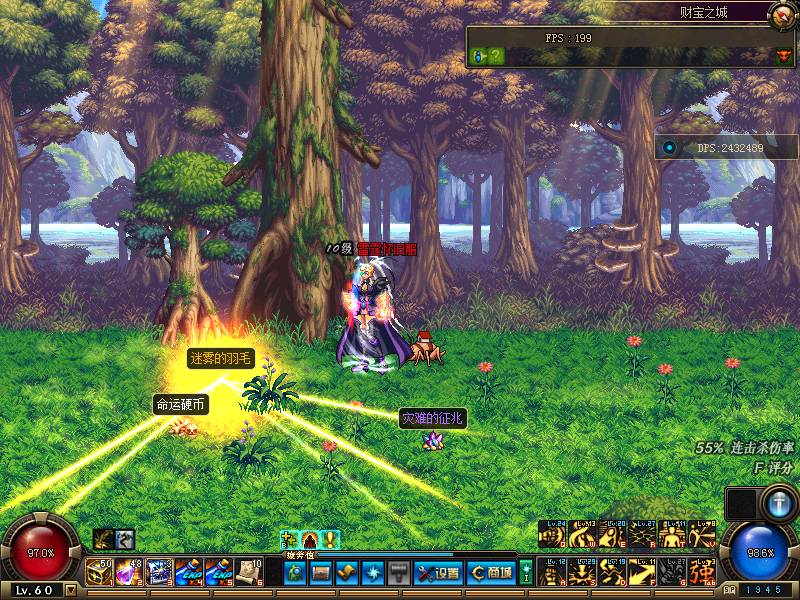The width and height of the screenshot is (800, 600).
Task: Open the 商城 shop button
Action: coord(491,573)
